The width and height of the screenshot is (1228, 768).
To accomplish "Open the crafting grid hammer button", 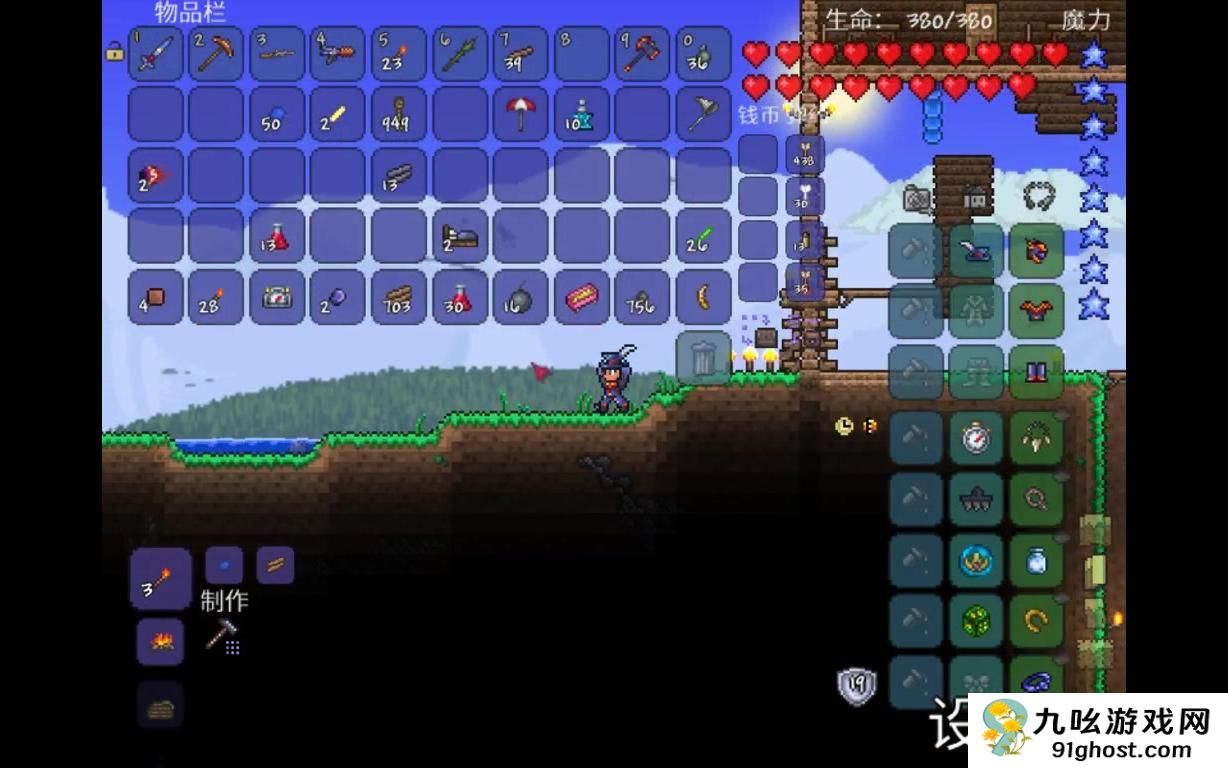I will (x=223, y=635).
